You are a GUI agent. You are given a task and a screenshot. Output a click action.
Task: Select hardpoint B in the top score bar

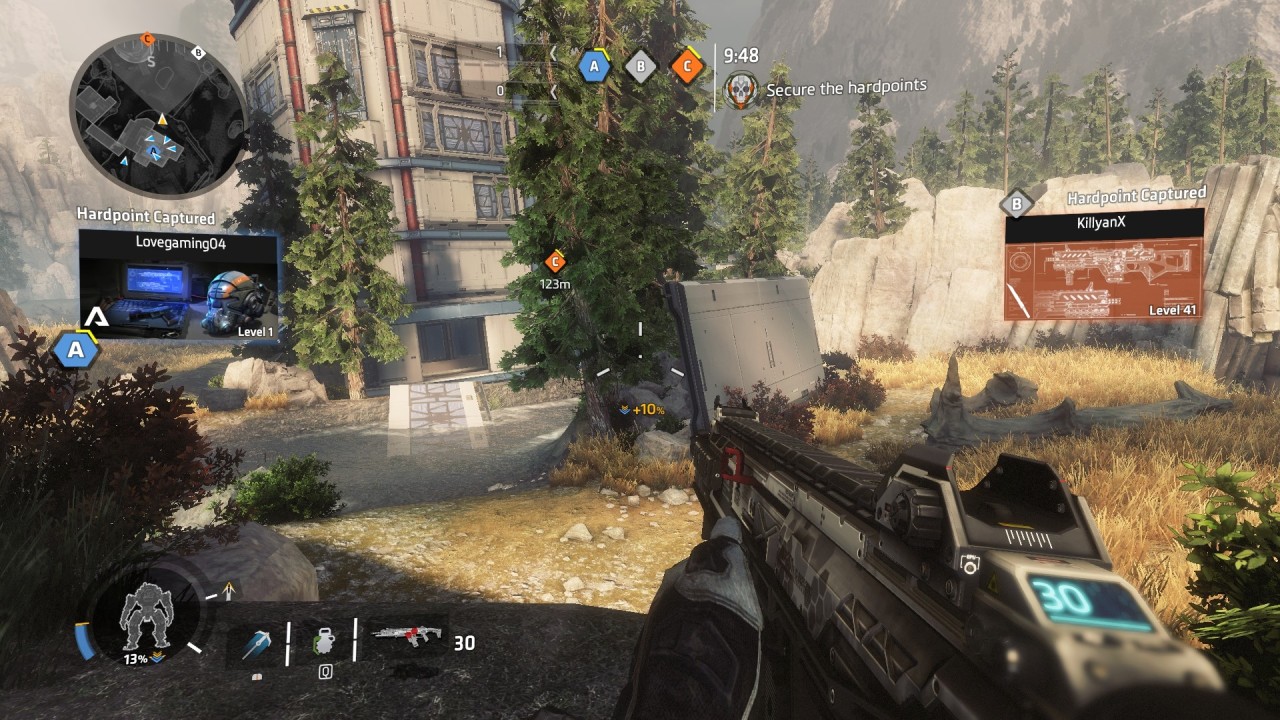point(640,67)
